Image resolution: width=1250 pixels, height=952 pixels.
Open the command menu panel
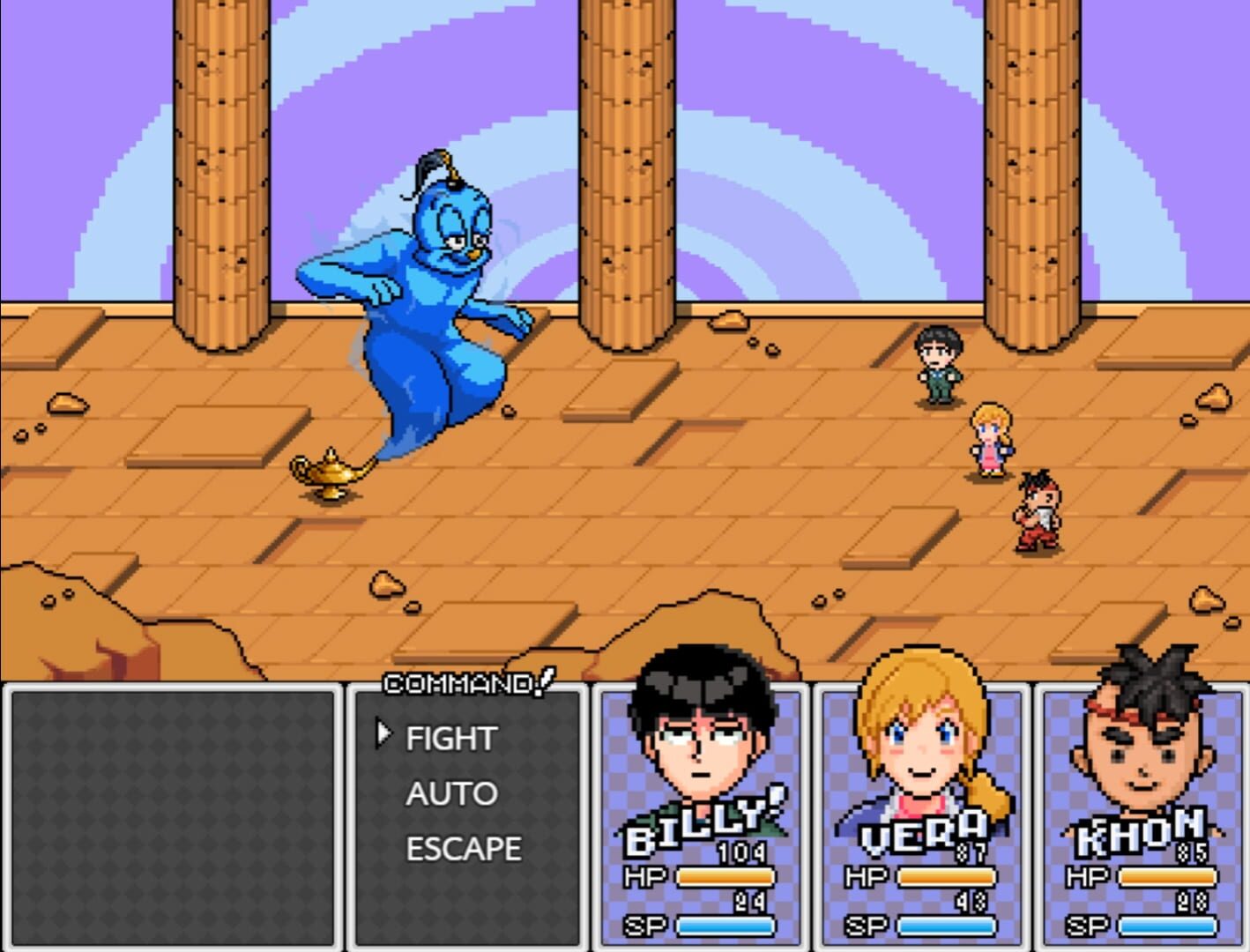(x=467, y=820)
